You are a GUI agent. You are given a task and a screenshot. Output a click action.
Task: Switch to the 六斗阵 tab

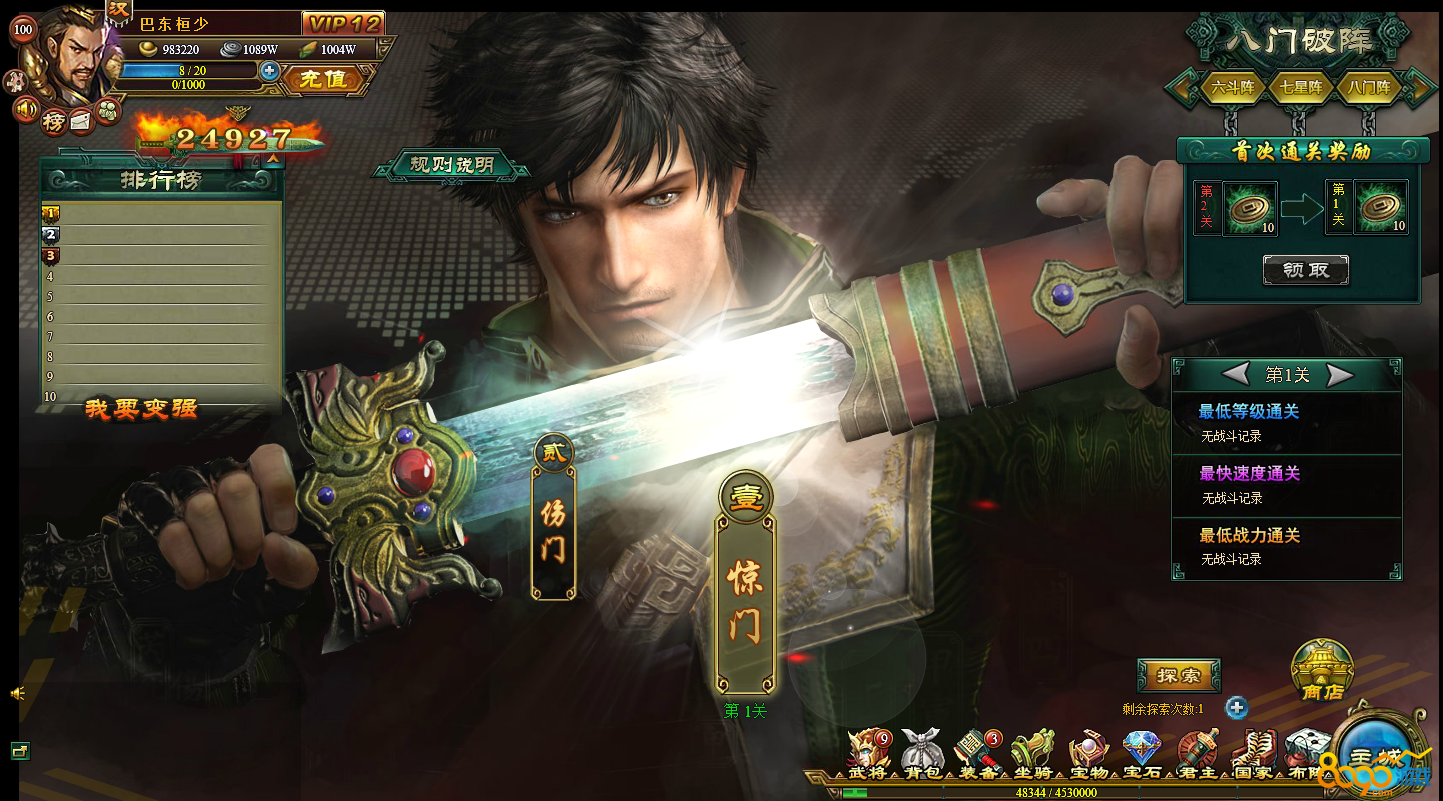(x=1232, y=88)
